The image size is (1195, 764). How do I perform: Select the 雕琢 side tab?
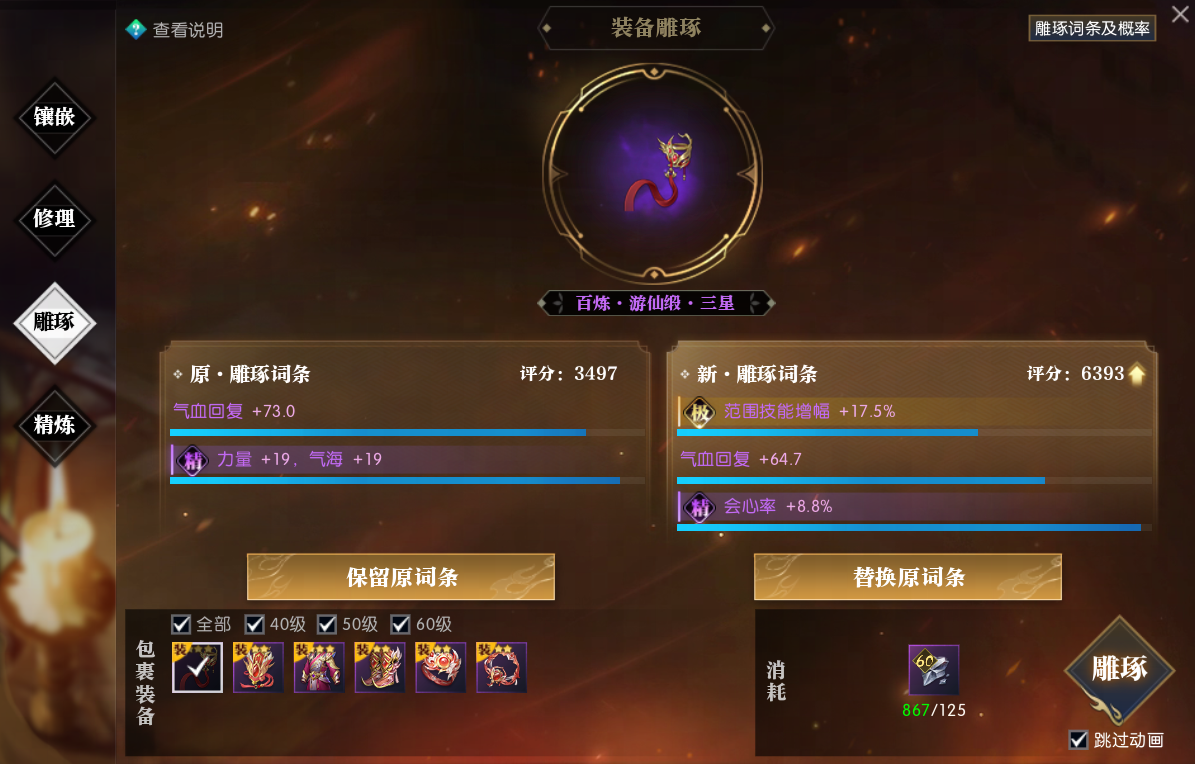(54, 322)
